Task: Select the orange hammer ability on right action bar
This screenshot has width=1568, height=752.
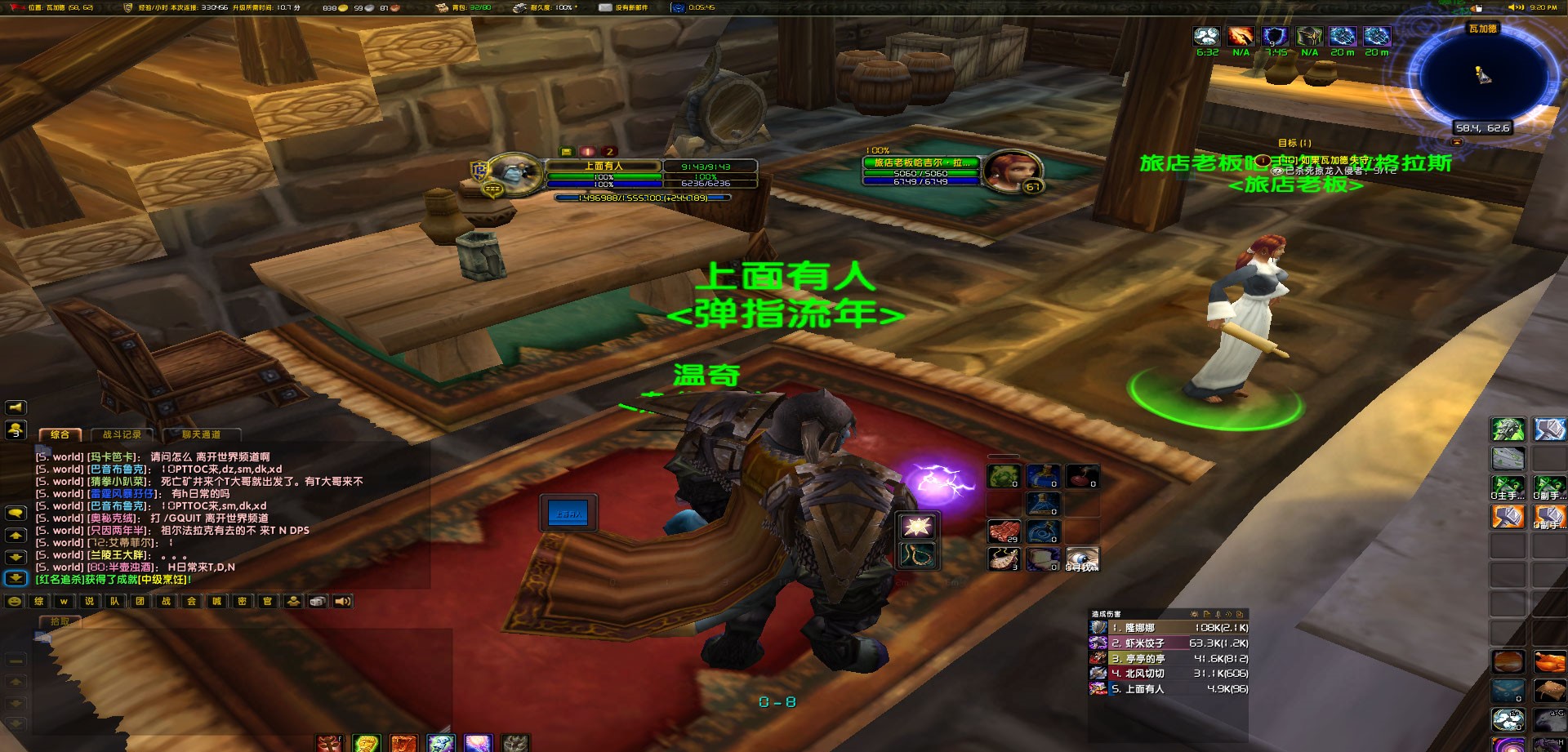Action: 1509,517
